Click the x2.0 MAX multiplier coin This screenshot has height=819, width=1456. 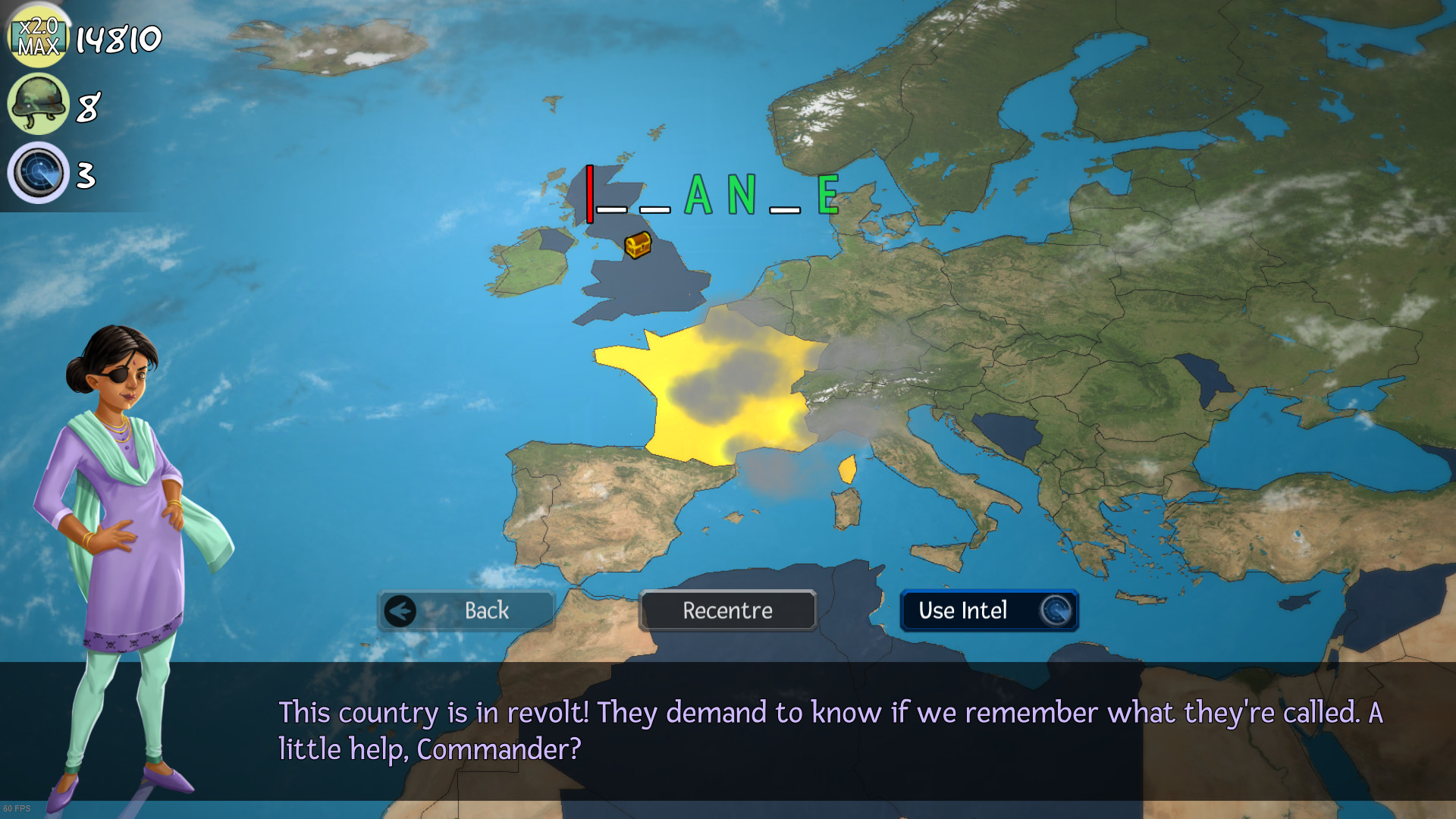click(38, 34)
